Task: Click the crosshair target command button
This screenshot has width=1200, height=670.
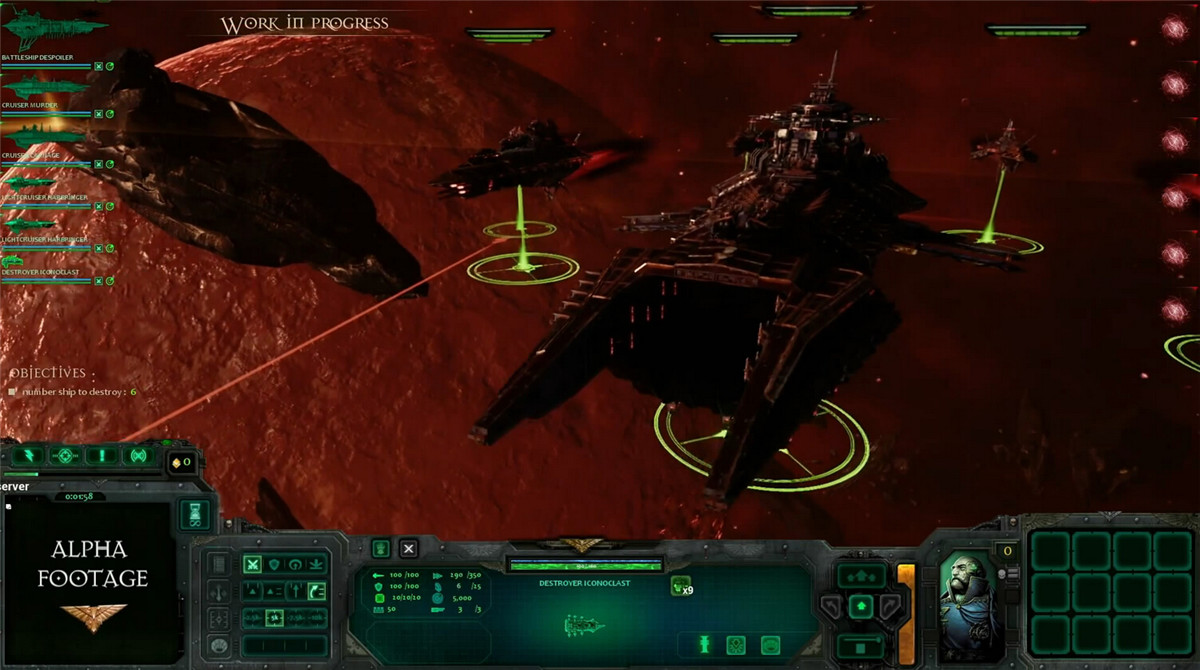Action: (65, 456)
